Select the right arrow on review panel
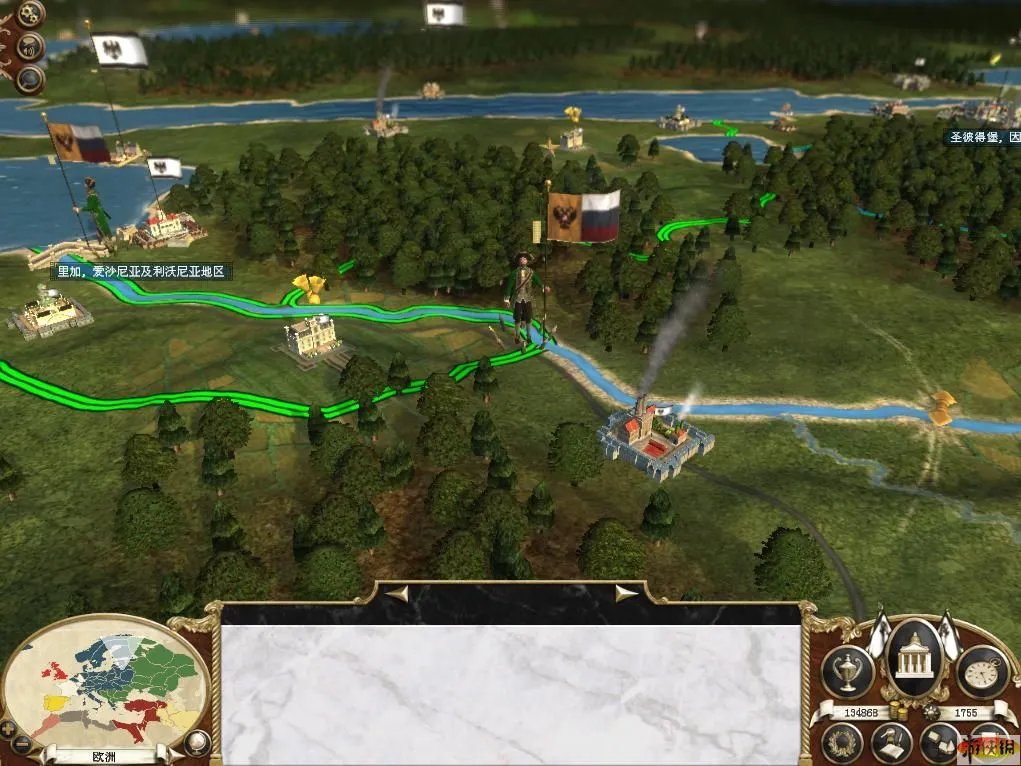 click(626, 594)
